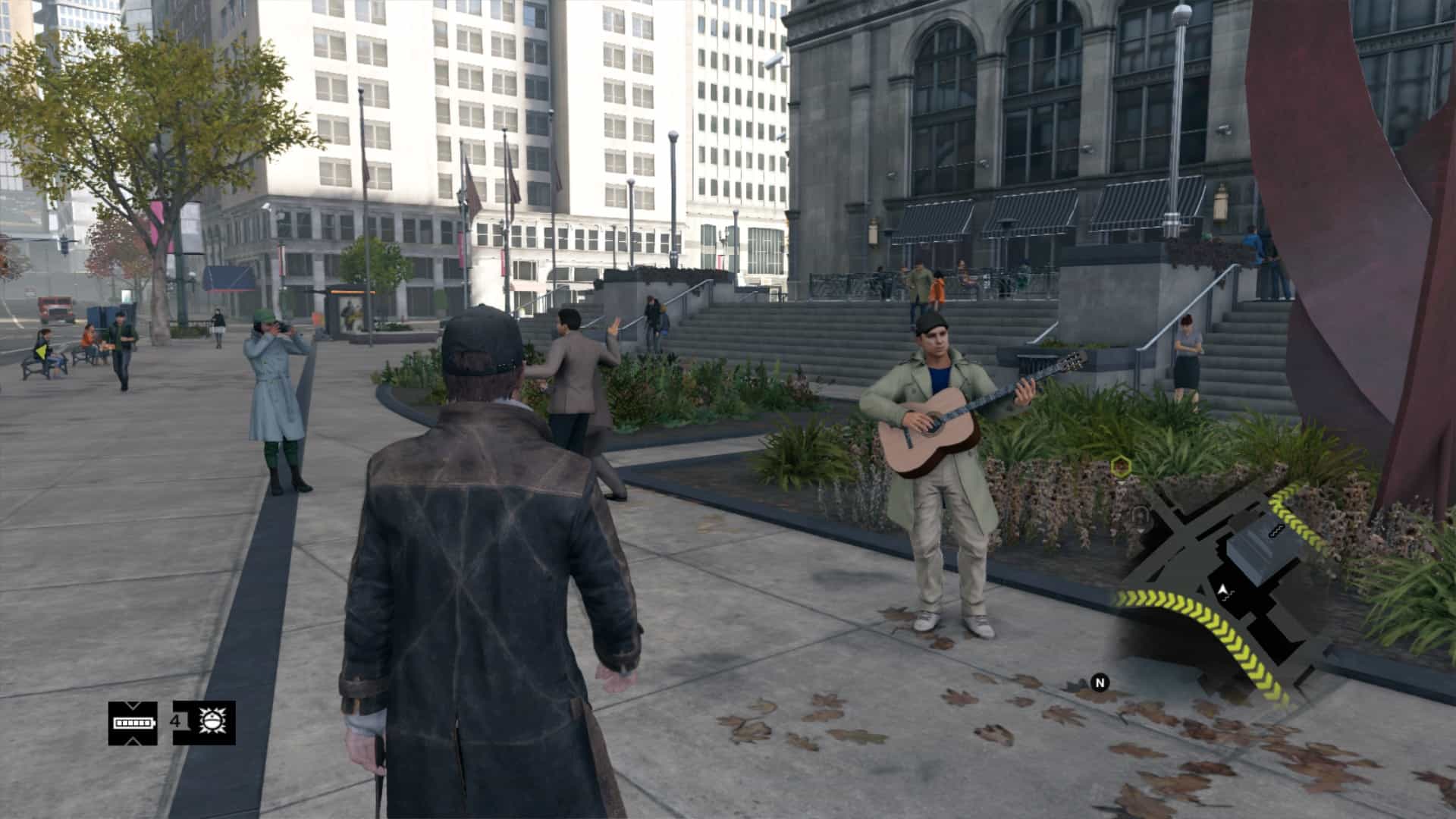Select the explosive gadget item icon
Screen dimensions: 1456x819
click(209, 722)
